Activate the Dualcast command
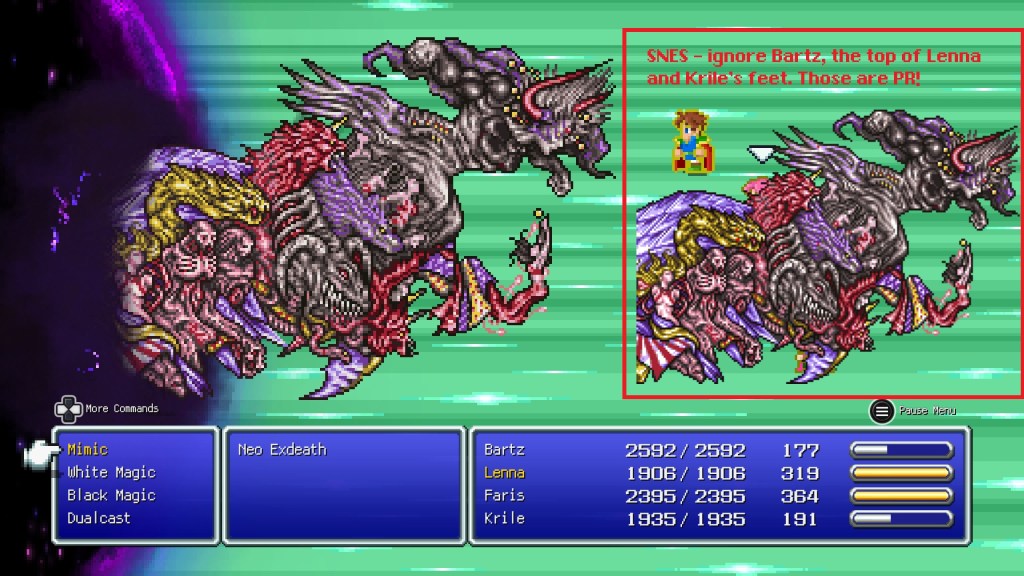Viewport: 1024px width, 576px height. point(99,519)
